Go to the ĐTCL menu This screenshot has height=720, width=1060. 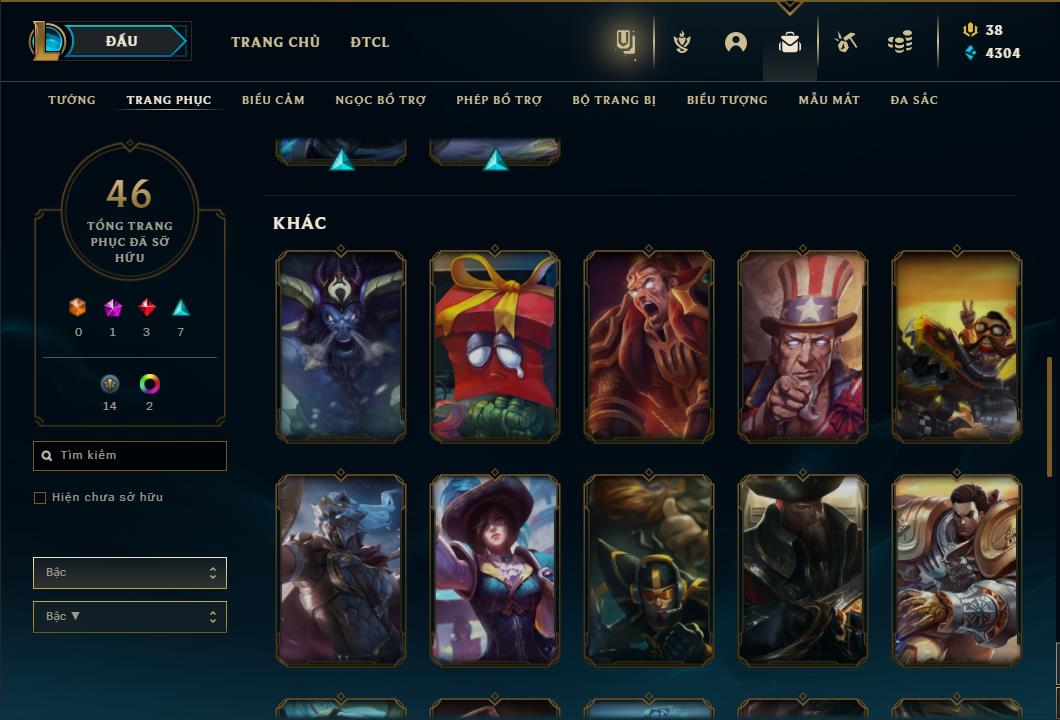[370, 42]
